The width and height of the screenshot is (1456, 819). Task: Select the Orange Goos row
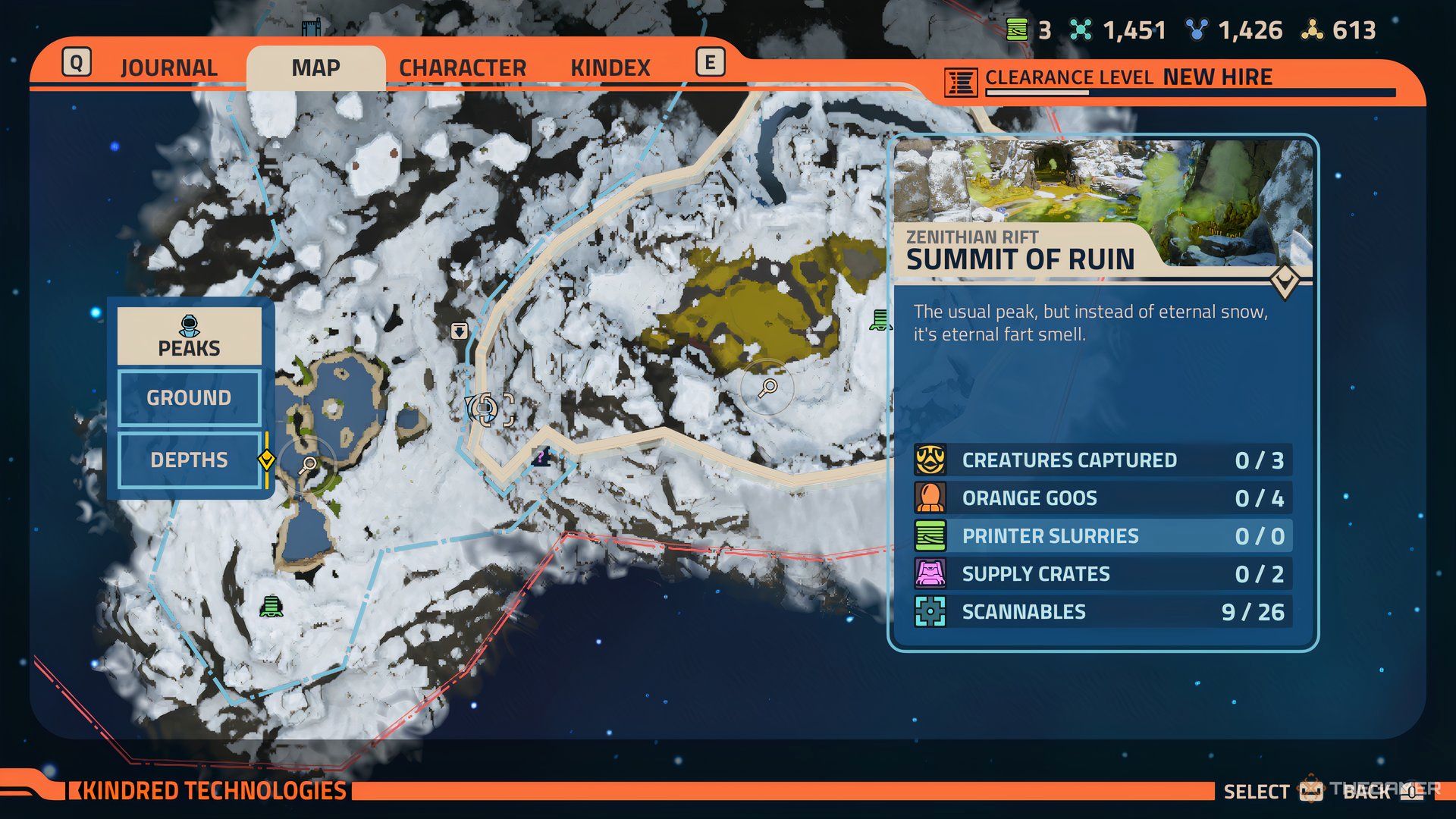coord(1103,498)
